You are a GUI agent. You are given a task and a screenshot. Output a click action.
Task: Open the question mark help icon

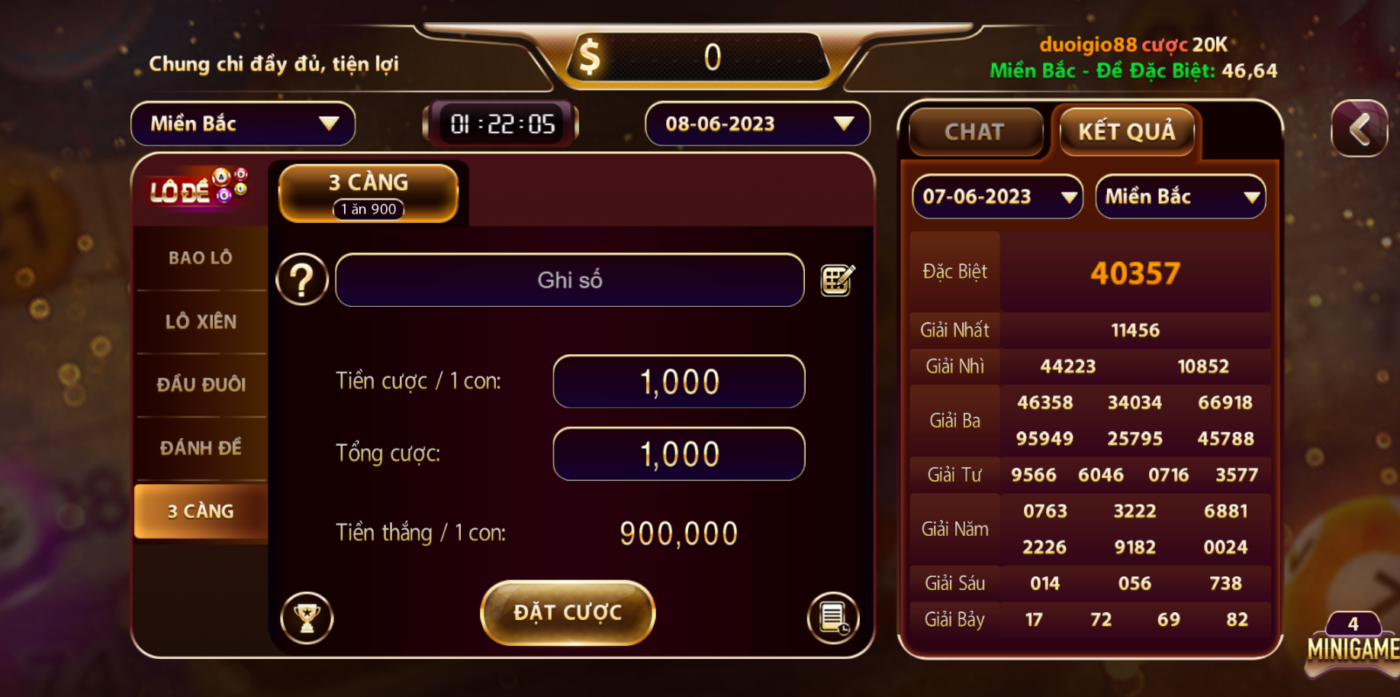302,280
